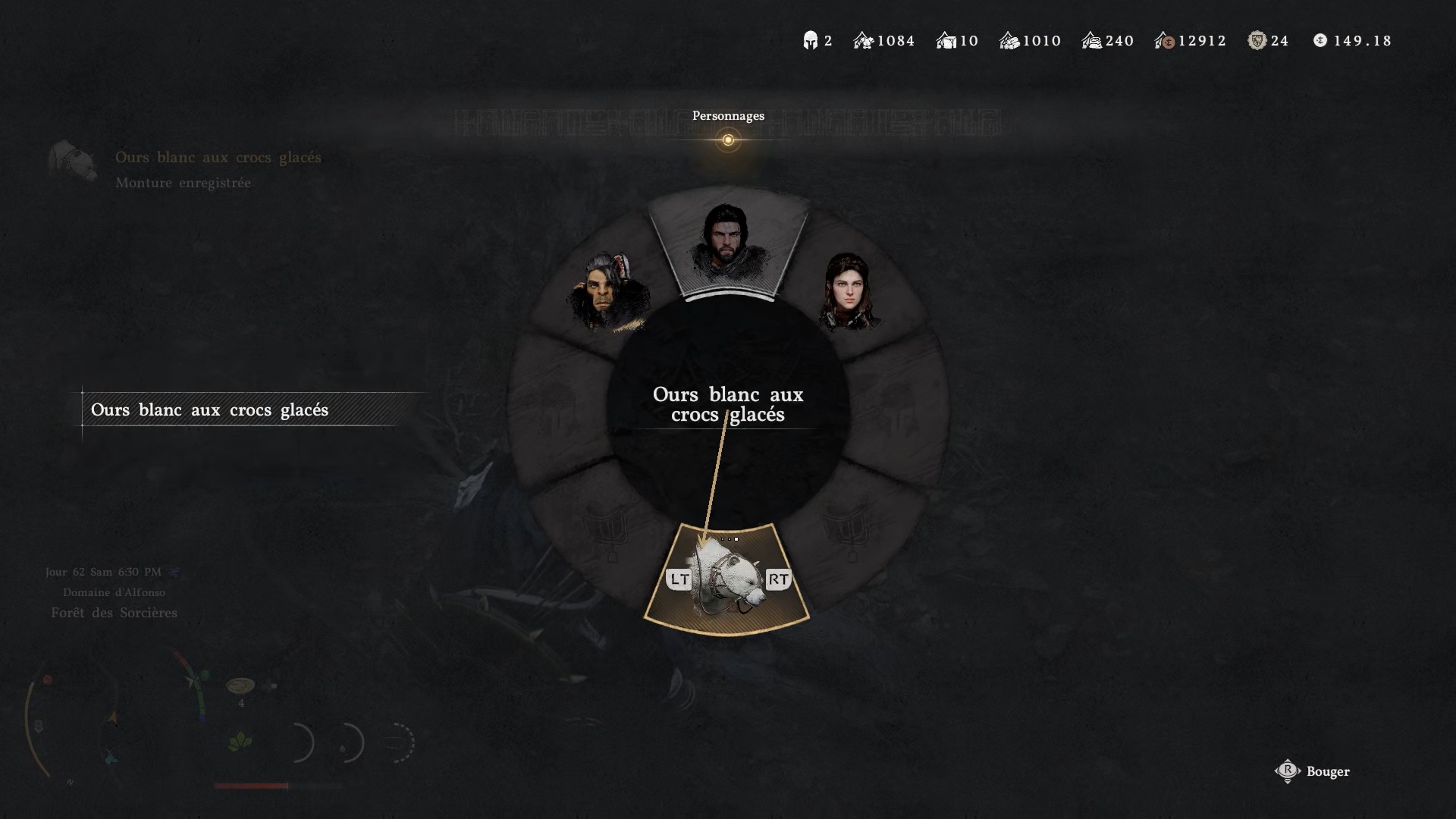This screenshot has height=819, width=1456.
Task: Pick the brown-haired woman character portrait
Action: [x=849, y=292]
